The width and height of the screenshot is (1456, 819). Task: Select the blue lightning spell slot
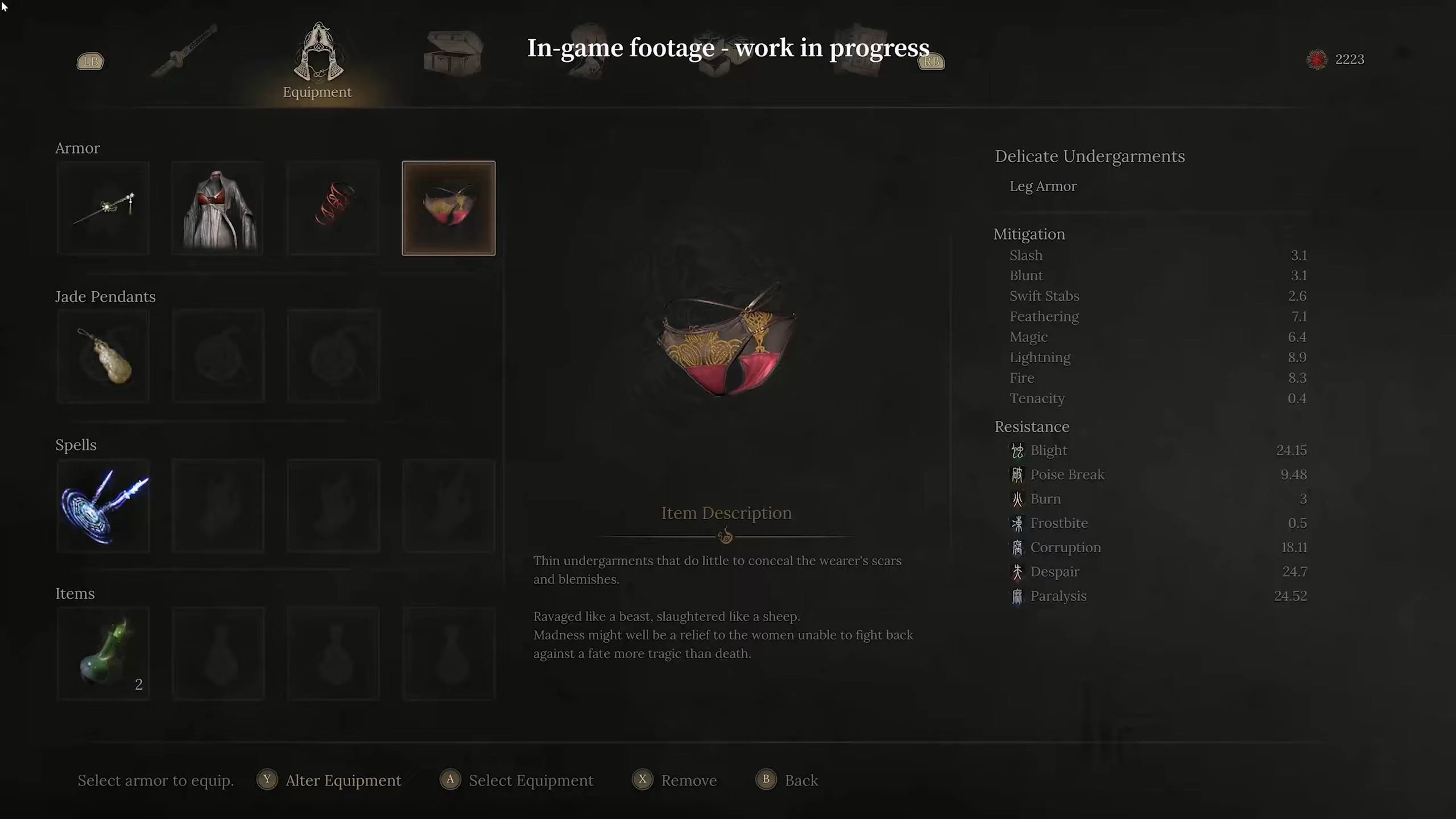(x=103, y=506)
